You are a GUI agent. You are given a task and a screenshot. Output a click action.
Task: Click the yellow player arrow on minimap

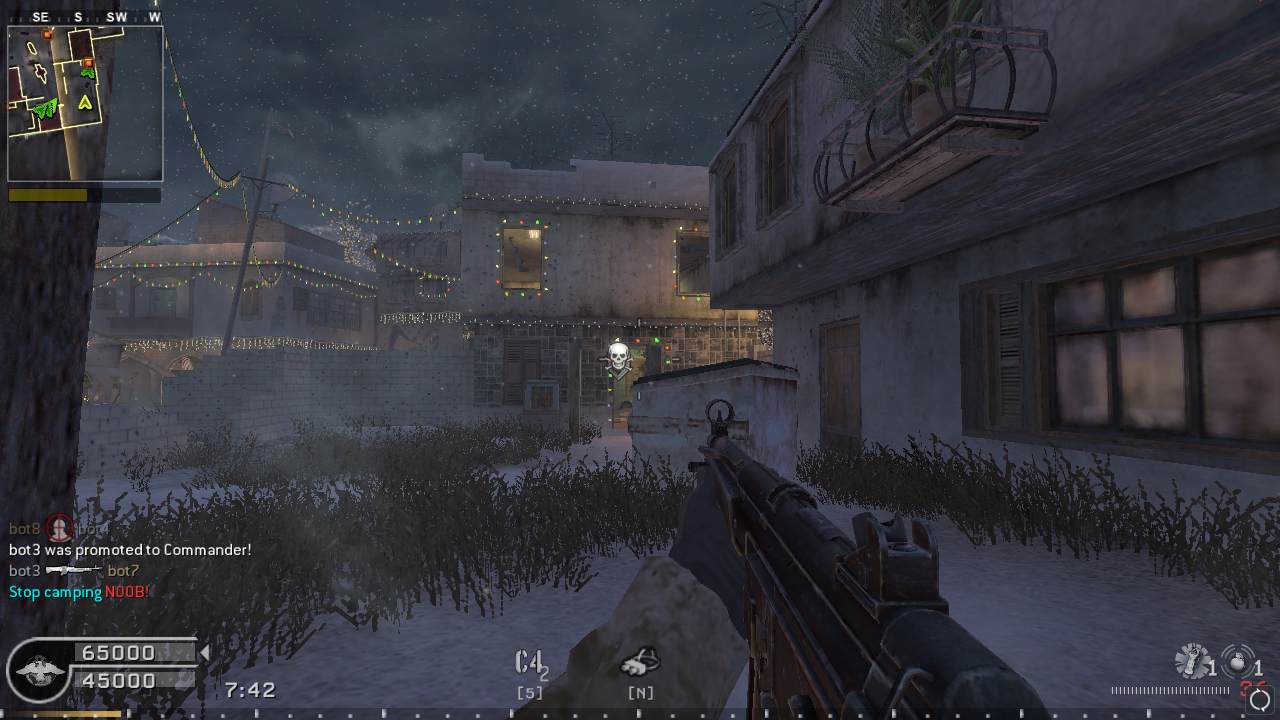(x=85, y=101)
